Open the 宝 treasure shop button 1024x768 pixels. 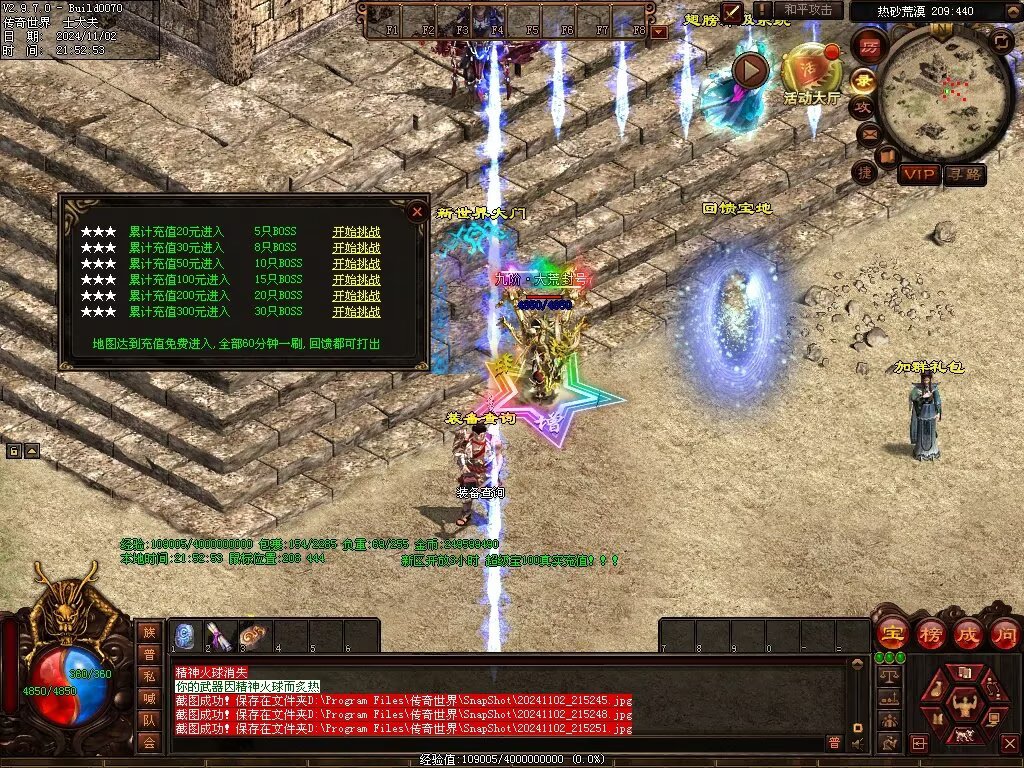pos(891,634)
